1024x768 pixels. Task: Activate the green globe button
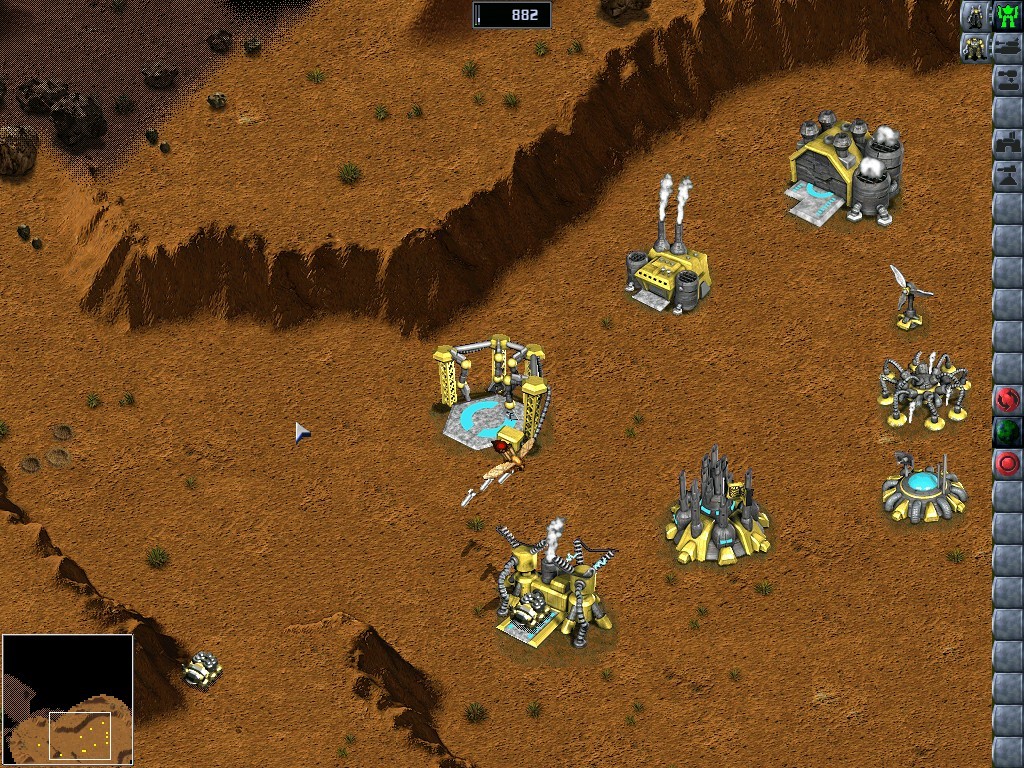click(1007, 432)
